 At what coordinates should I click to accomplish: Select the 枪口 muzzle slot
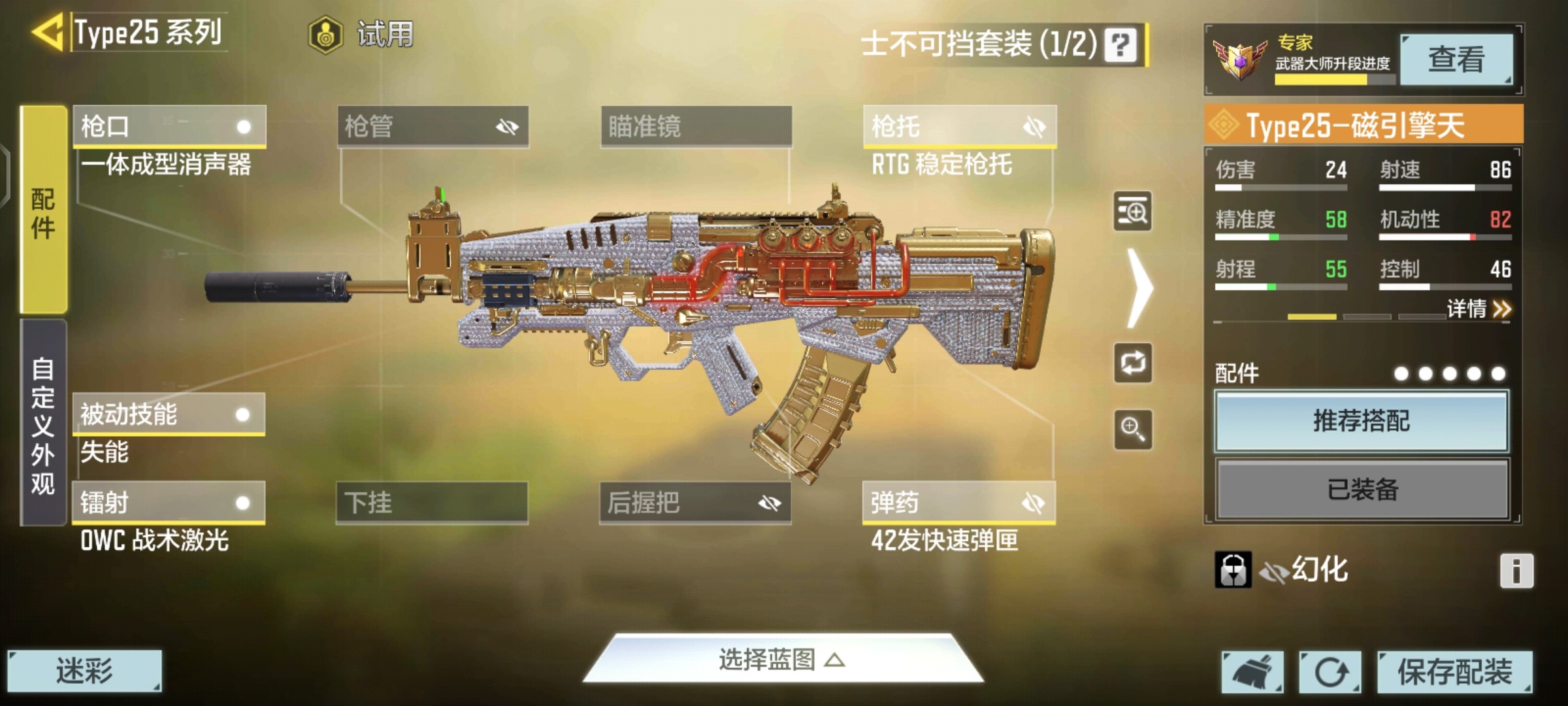point(169,126)
